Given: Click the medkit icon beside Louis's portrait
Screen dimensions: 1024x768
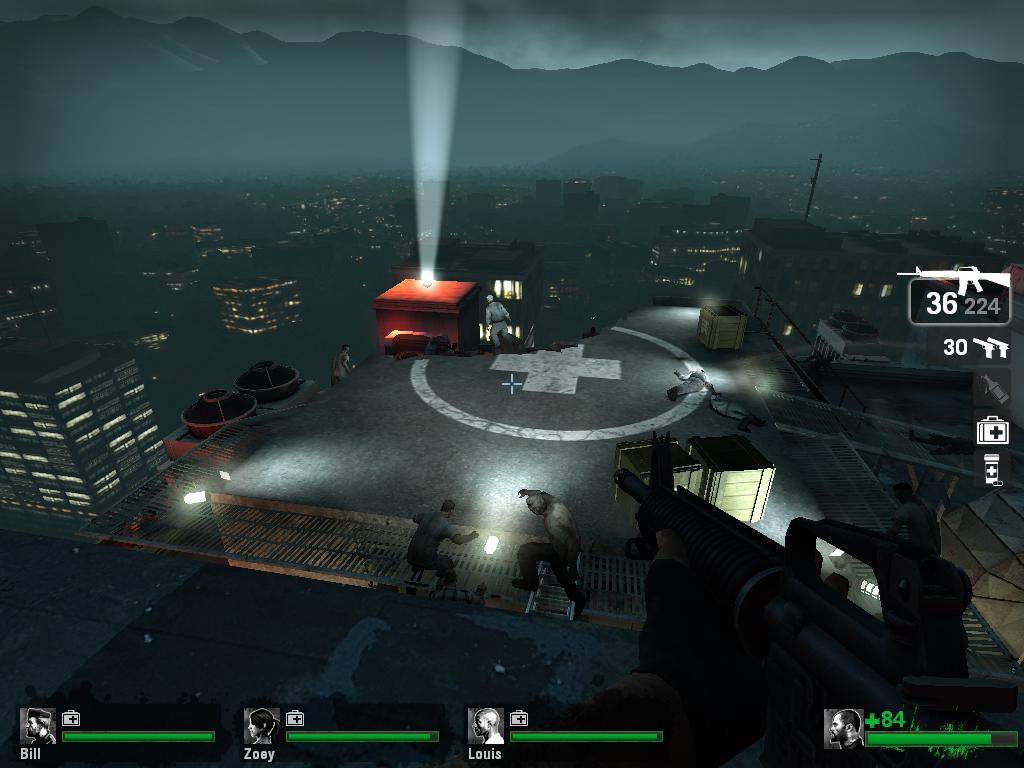Looking at the screenshot, I should point(519,718).
